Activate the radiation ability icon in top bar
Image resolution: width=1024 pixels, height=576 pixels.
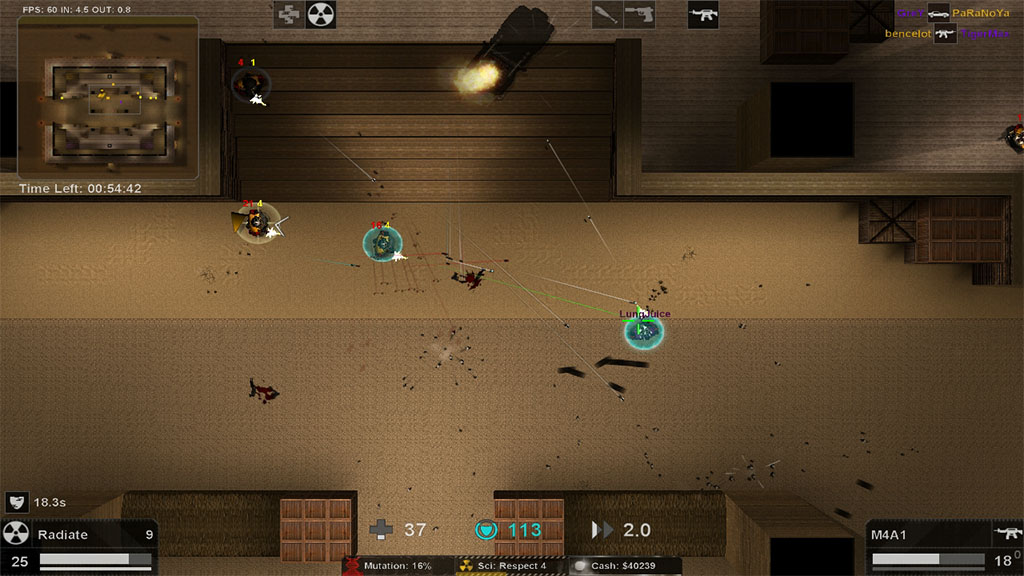tap(320, 14)
